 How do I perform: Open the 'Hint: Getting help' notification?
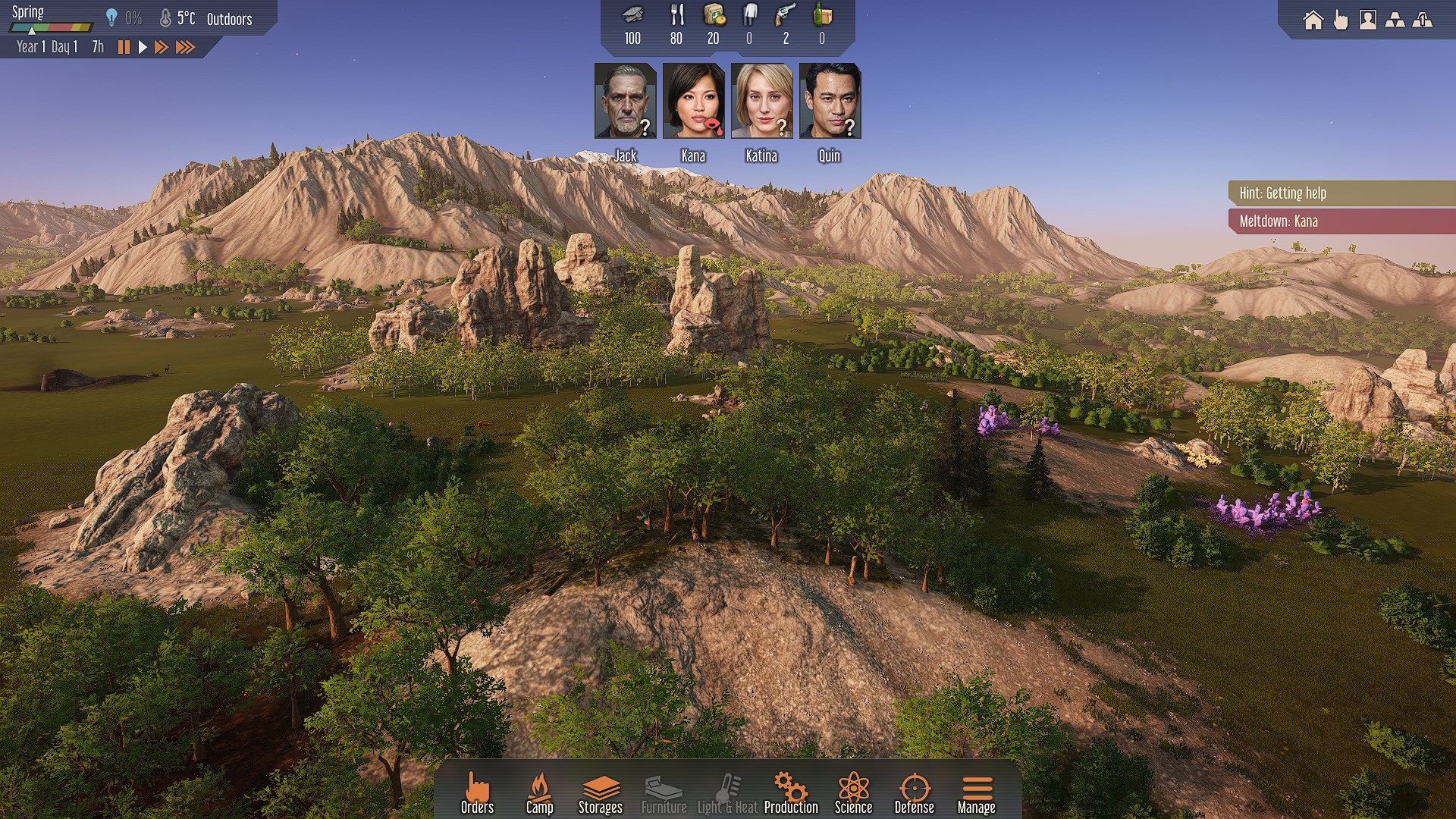pyautogui.click(x=1341, y=193)
